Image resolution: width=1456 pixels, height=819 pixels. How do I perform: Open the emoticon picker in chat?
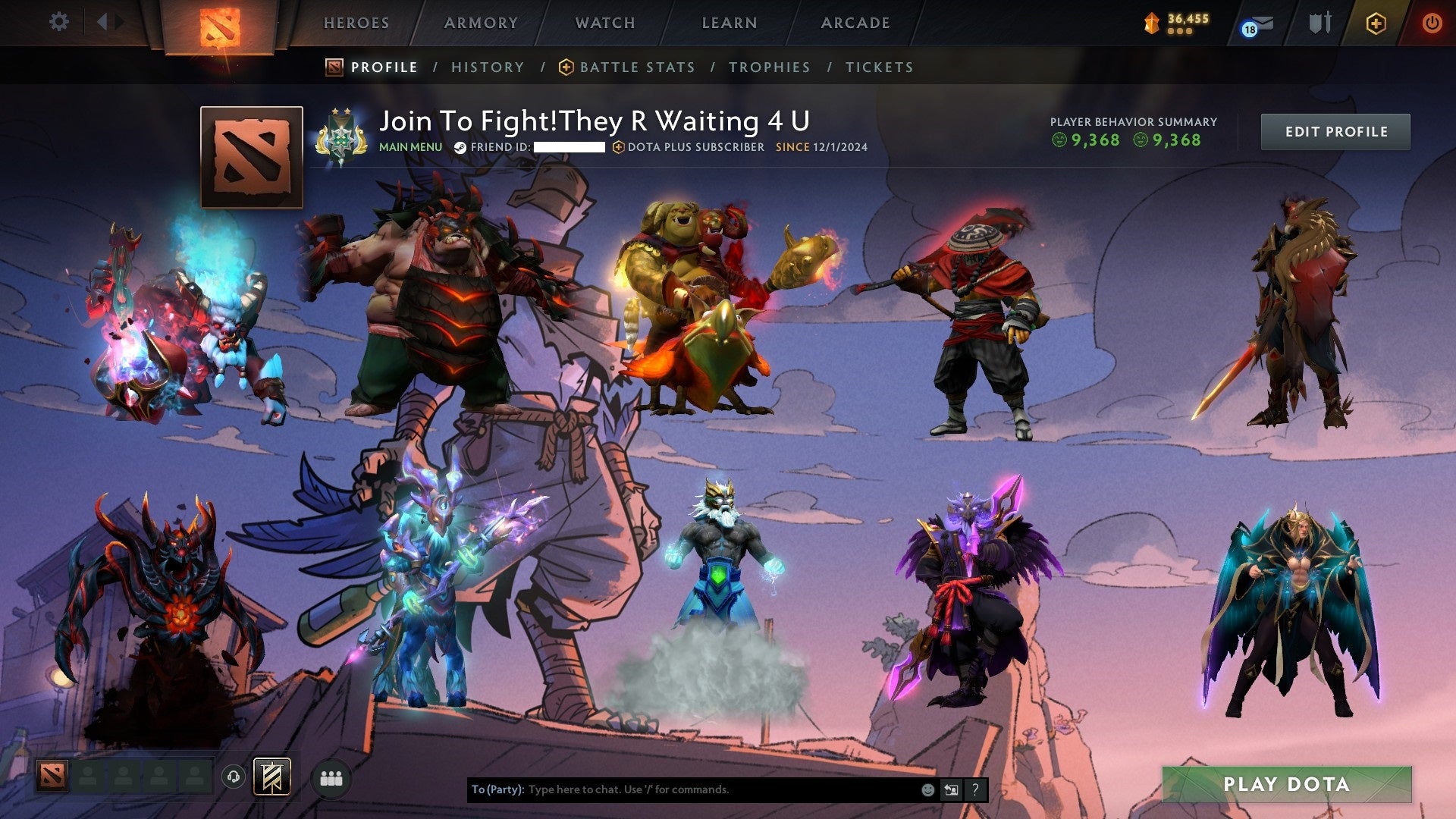[927, 789]
